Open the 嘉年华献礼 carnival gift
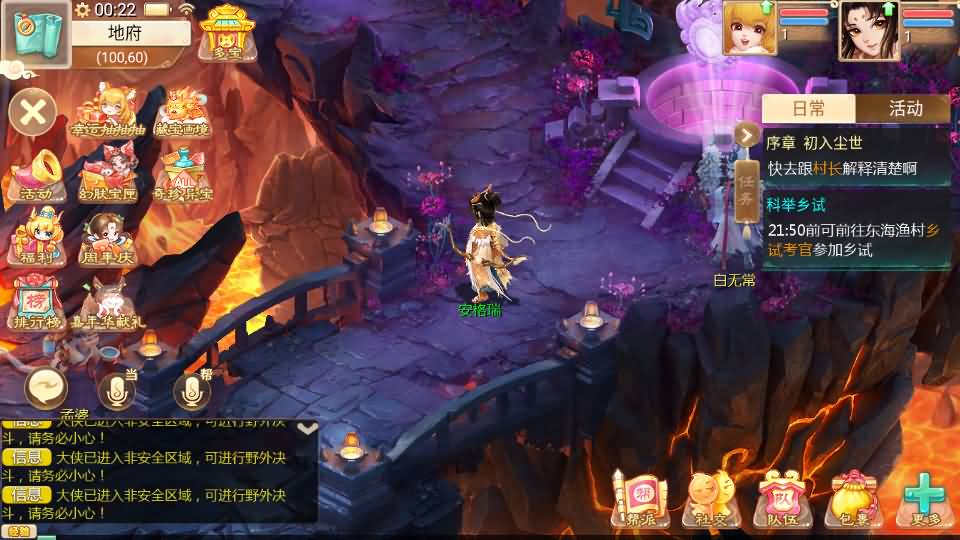 108,303
